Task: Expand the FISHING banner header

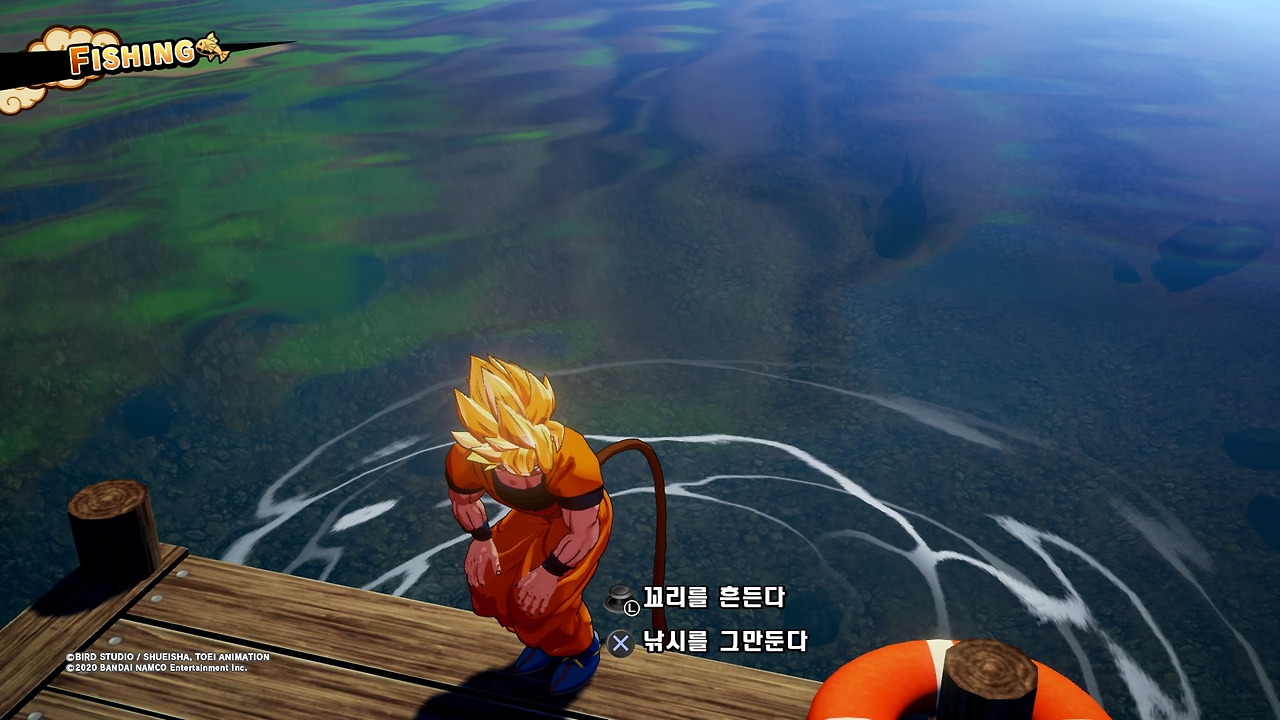Action: 130,57
